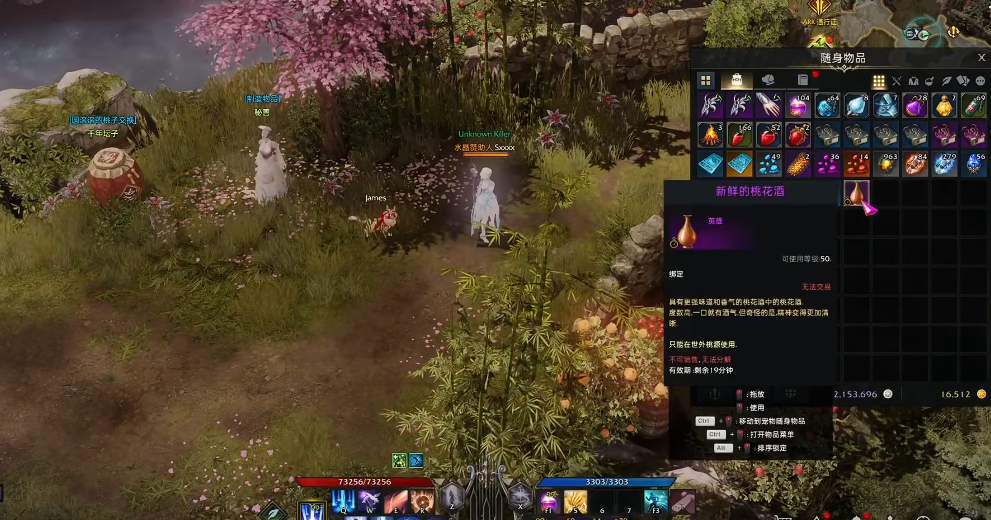Image resolution: width=991 pixels, height=520 pixels.
Task: Open the more options ellipsis filter
Action: pyautogui.click(x=980, y=81)
